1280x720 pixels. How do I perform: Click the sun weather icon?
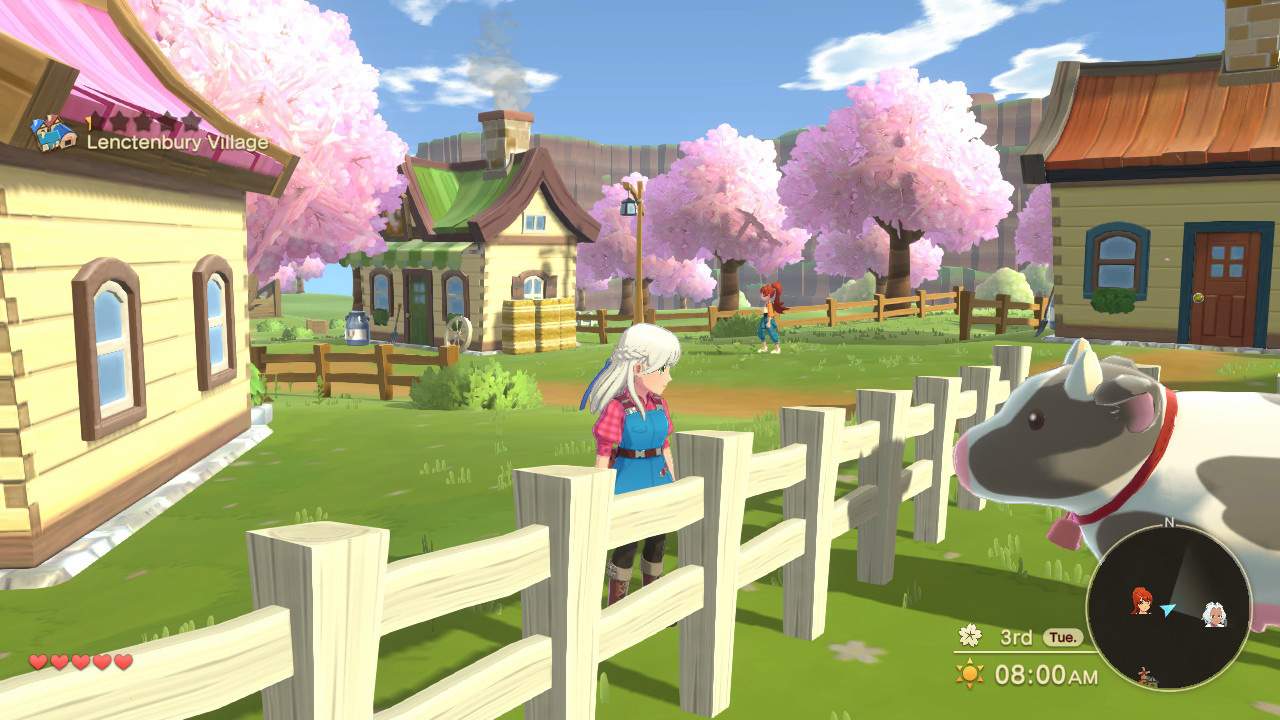click(969, 673)
